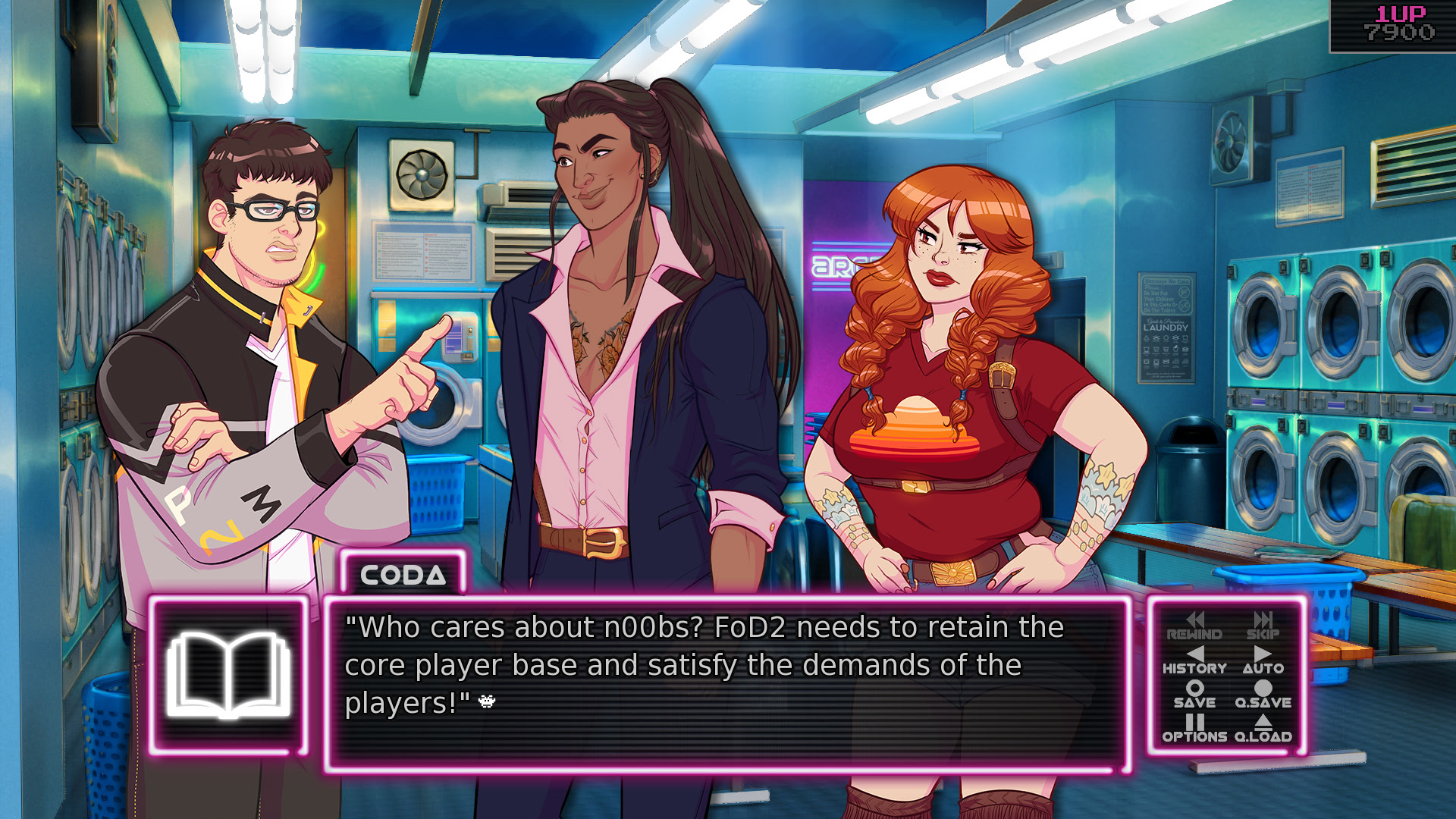
Task: Open Options via the pause bars icon
Action: [1197, 723]
